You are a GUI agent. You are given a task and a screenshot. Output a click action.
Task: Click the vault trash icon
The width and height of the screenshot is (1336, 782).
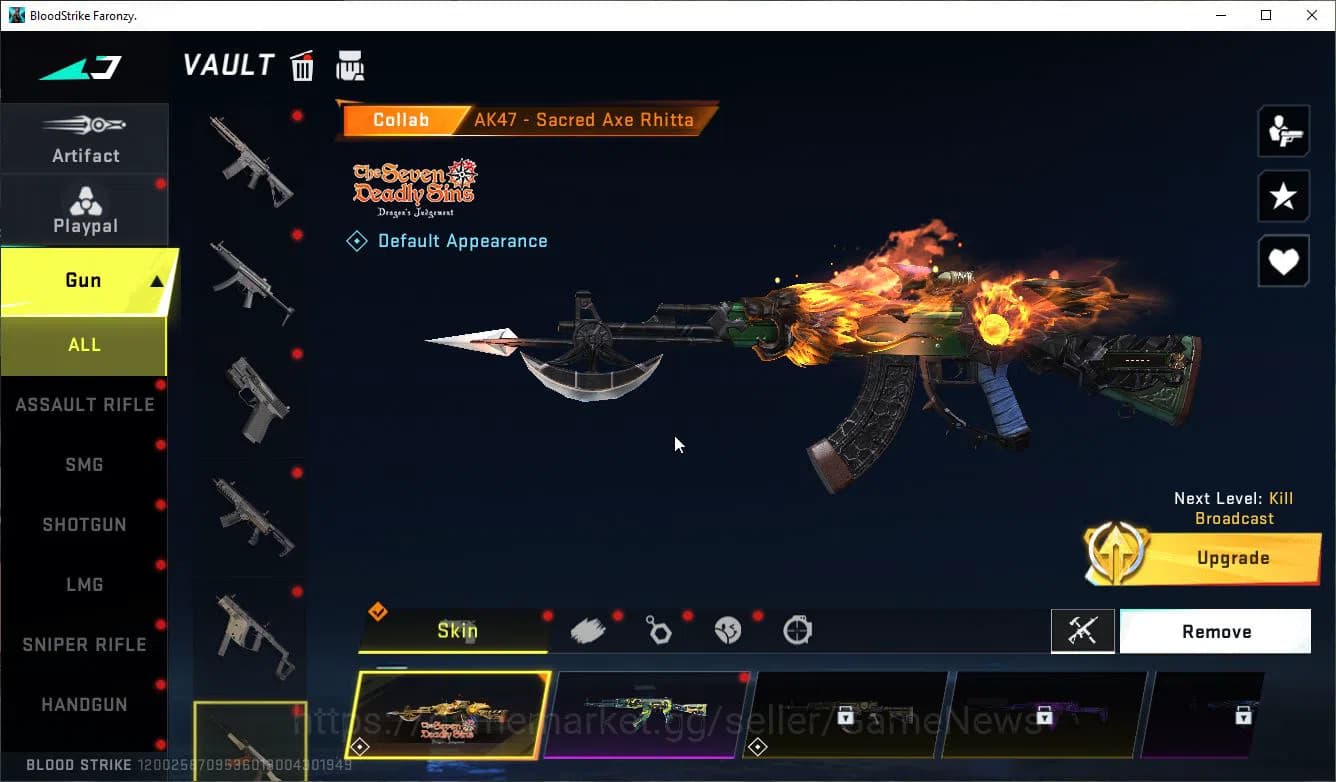[302, 65]
